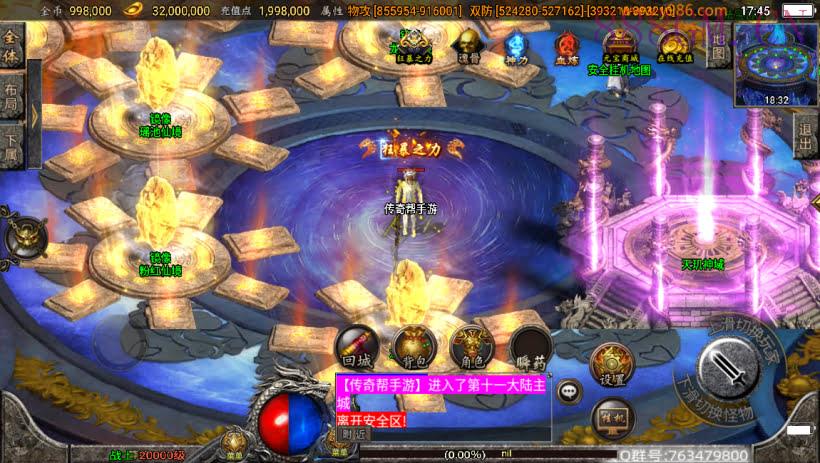Open the chat speech bubble icon
The height and width of the screenshot is (463, 820).
tap(569, 392)
